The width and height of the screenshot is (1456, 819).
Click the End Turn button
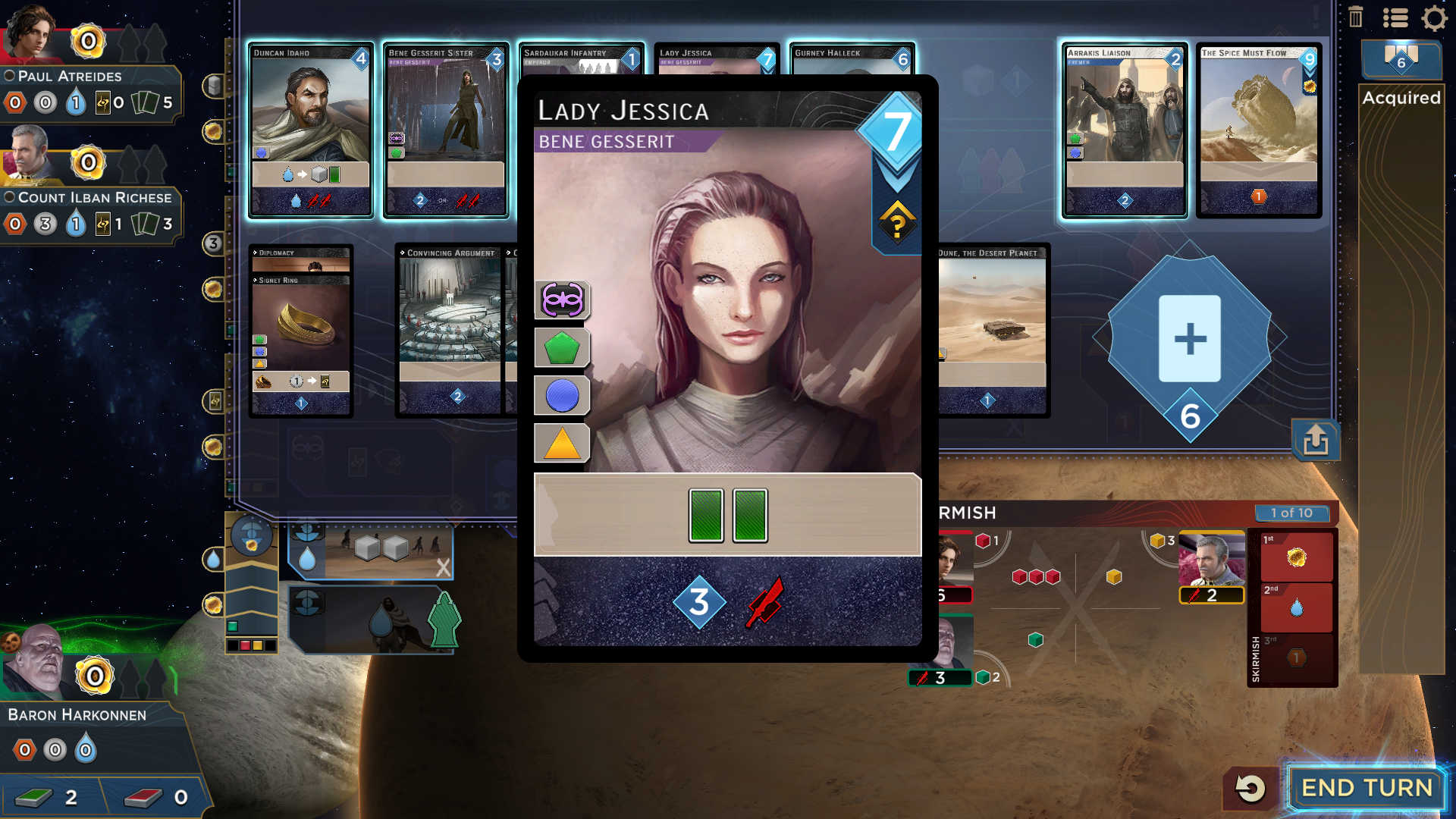[1367, 788]
